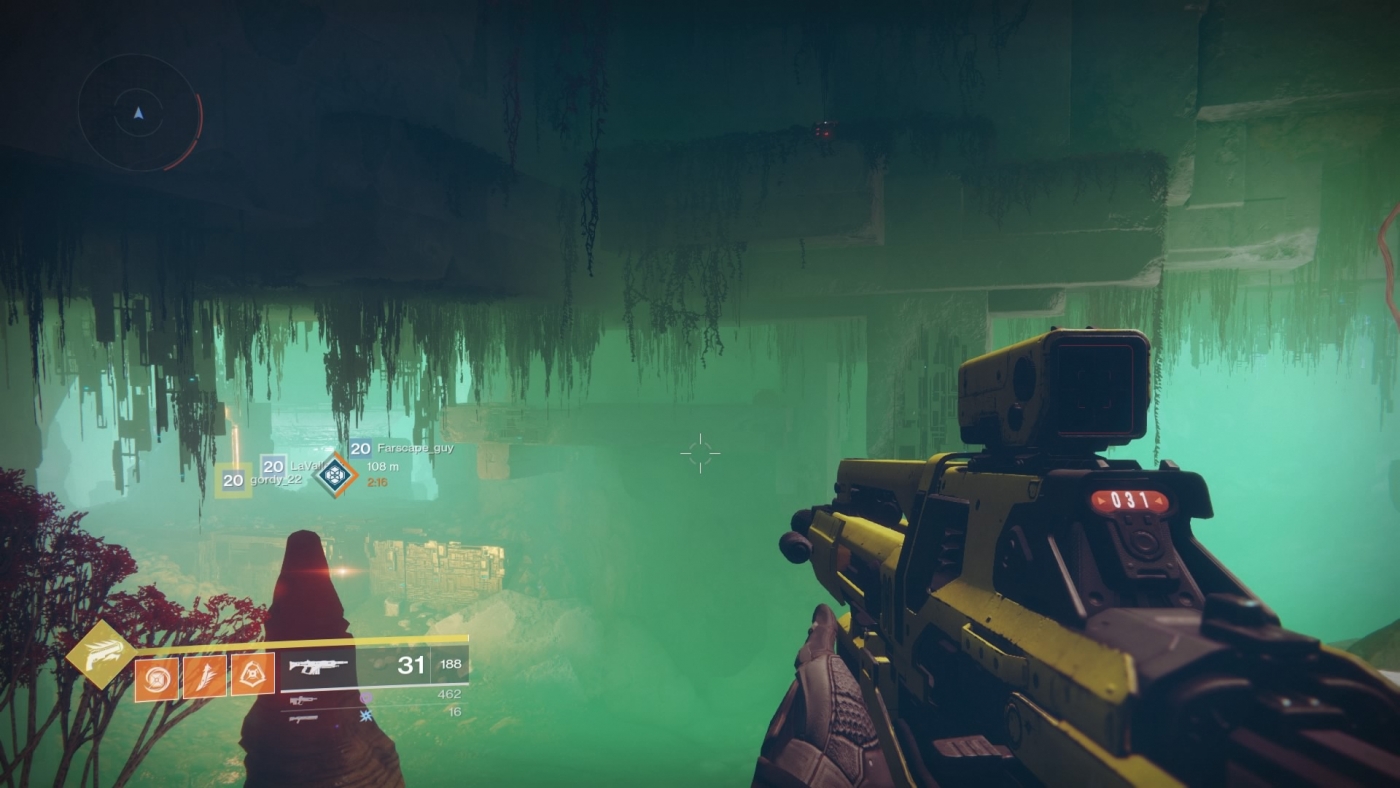Click the class ability icon

[250, 676]
